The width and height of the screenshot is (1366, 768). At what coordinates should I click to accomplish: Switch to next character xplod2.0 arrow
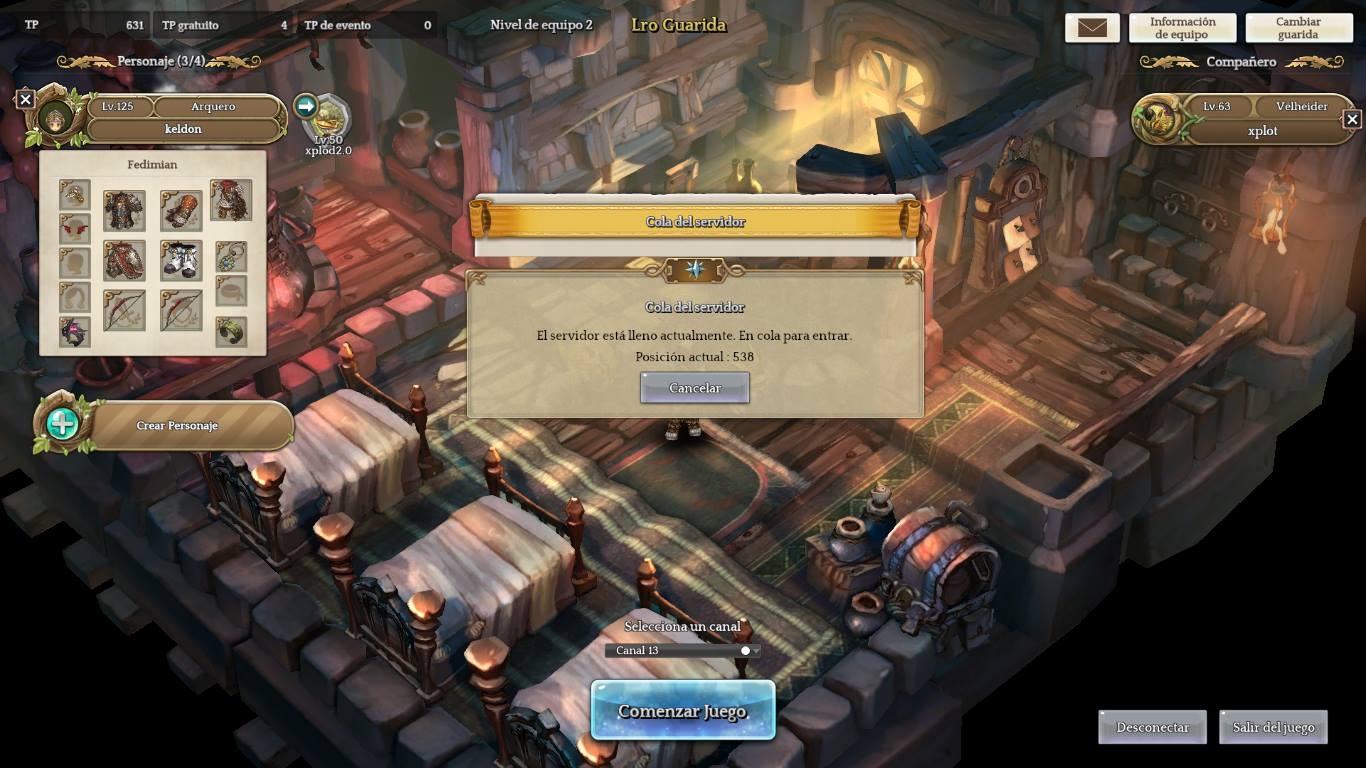click(306, 106)
